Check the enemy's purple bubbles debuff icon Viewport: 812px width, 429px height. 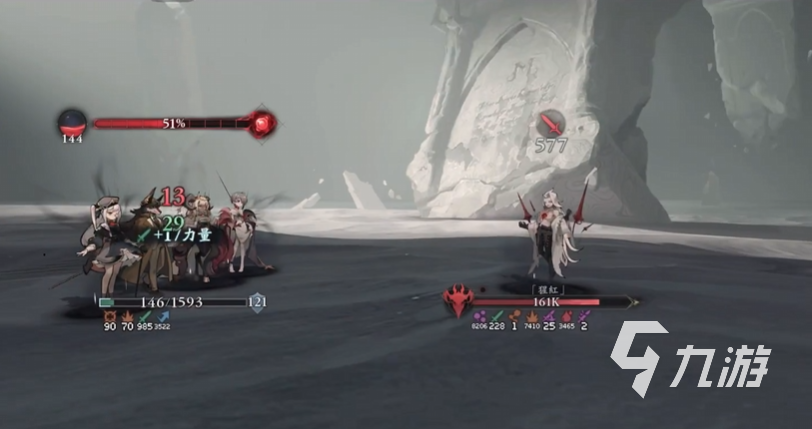coord(478,317)
